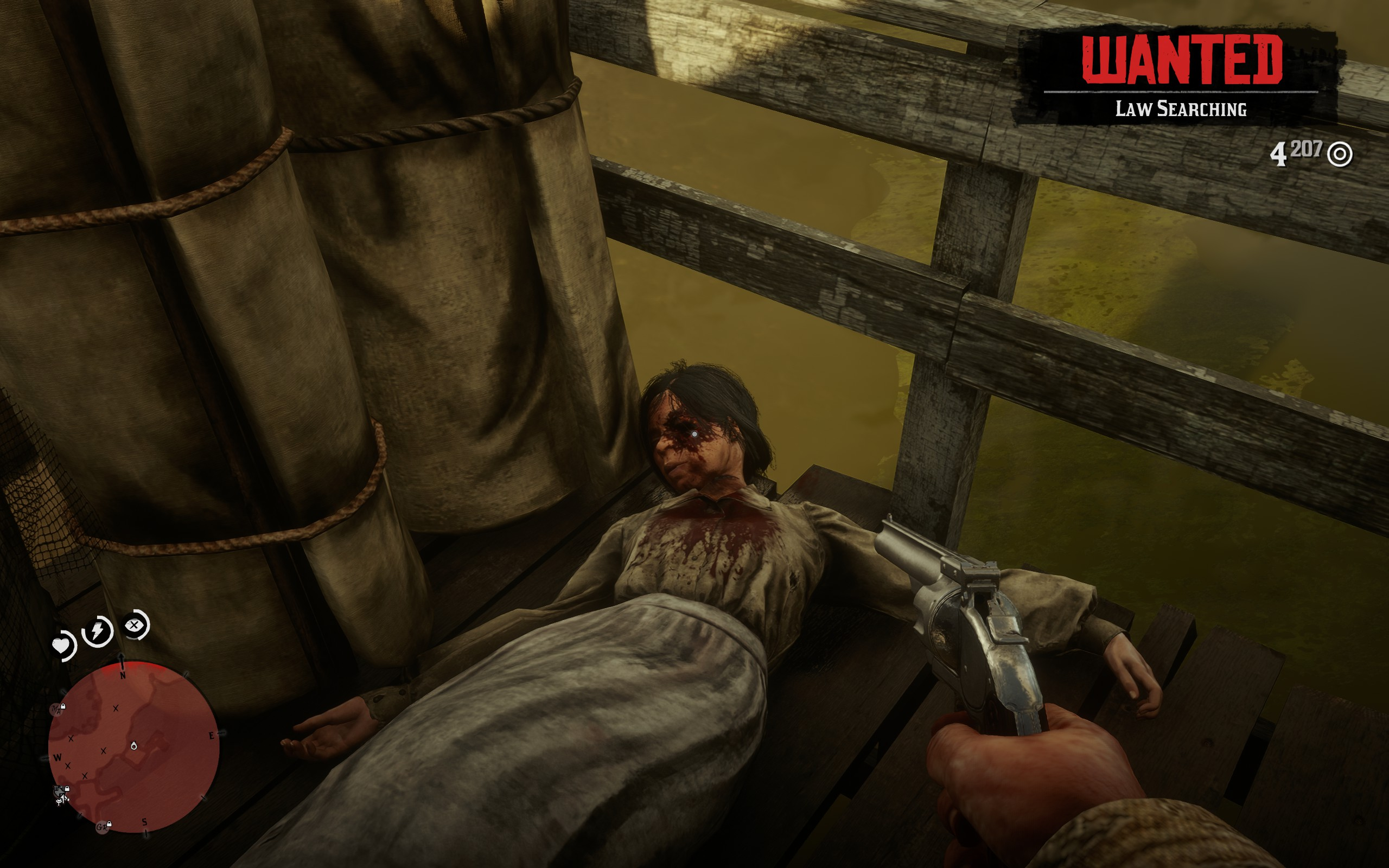1389x868 pixels.
Task: Select the heart health core icon
Action: click(x=62, y=646)
